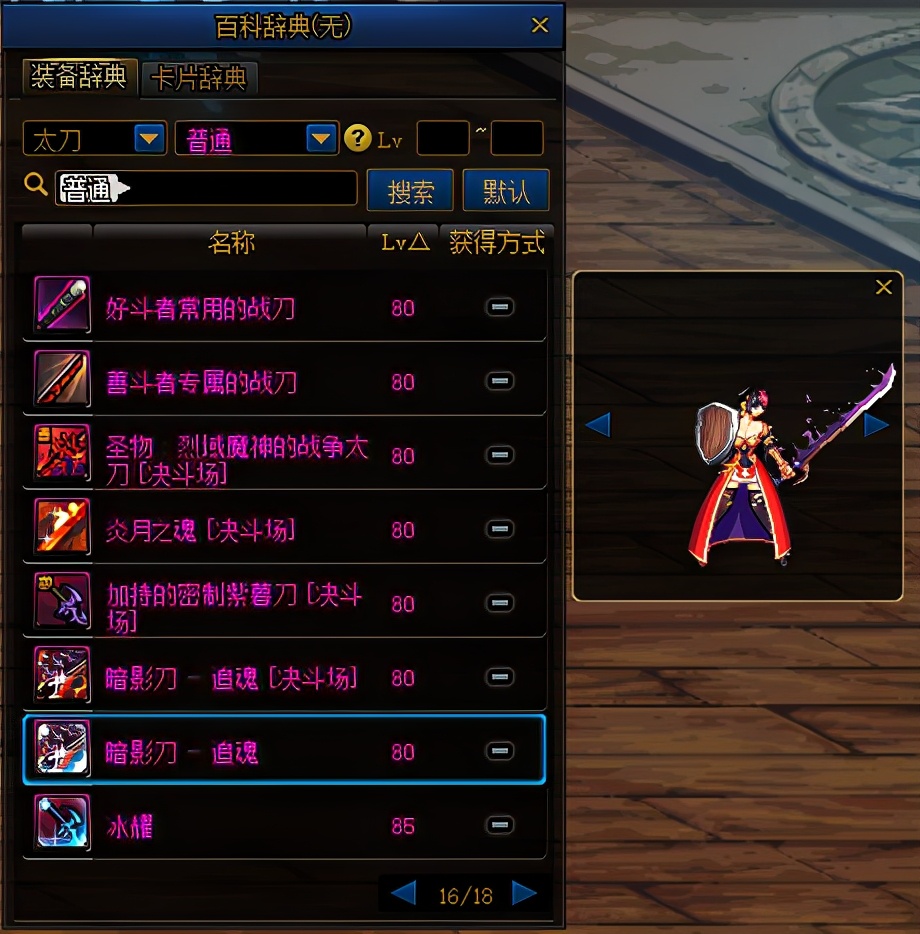Open the 太刀 weapon type dropdown
Image resolution: width=920 pixels, height=934 pixels.
(x=150, y=139)
